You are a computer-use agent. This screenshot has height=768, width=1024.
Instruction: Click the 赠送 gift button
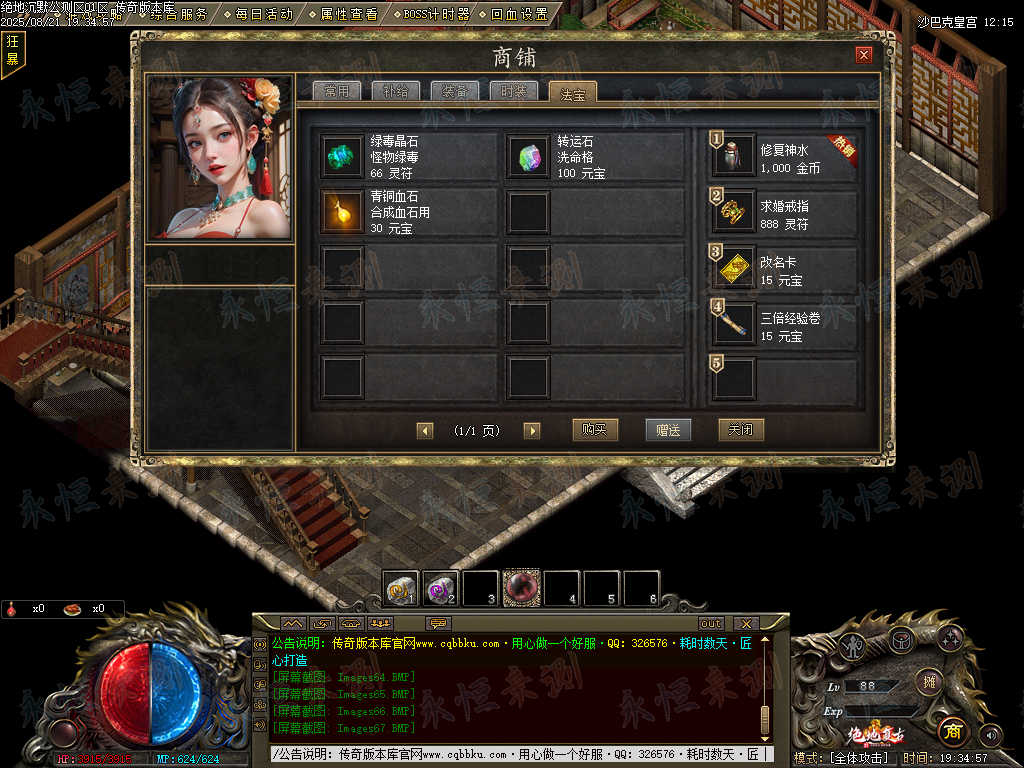668,430
